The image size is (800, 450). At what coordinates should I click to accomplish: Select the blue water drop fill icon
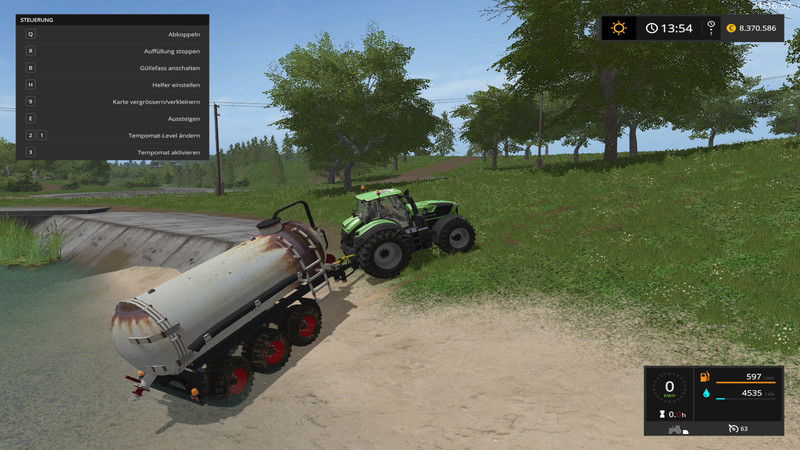tap(705, 394)
